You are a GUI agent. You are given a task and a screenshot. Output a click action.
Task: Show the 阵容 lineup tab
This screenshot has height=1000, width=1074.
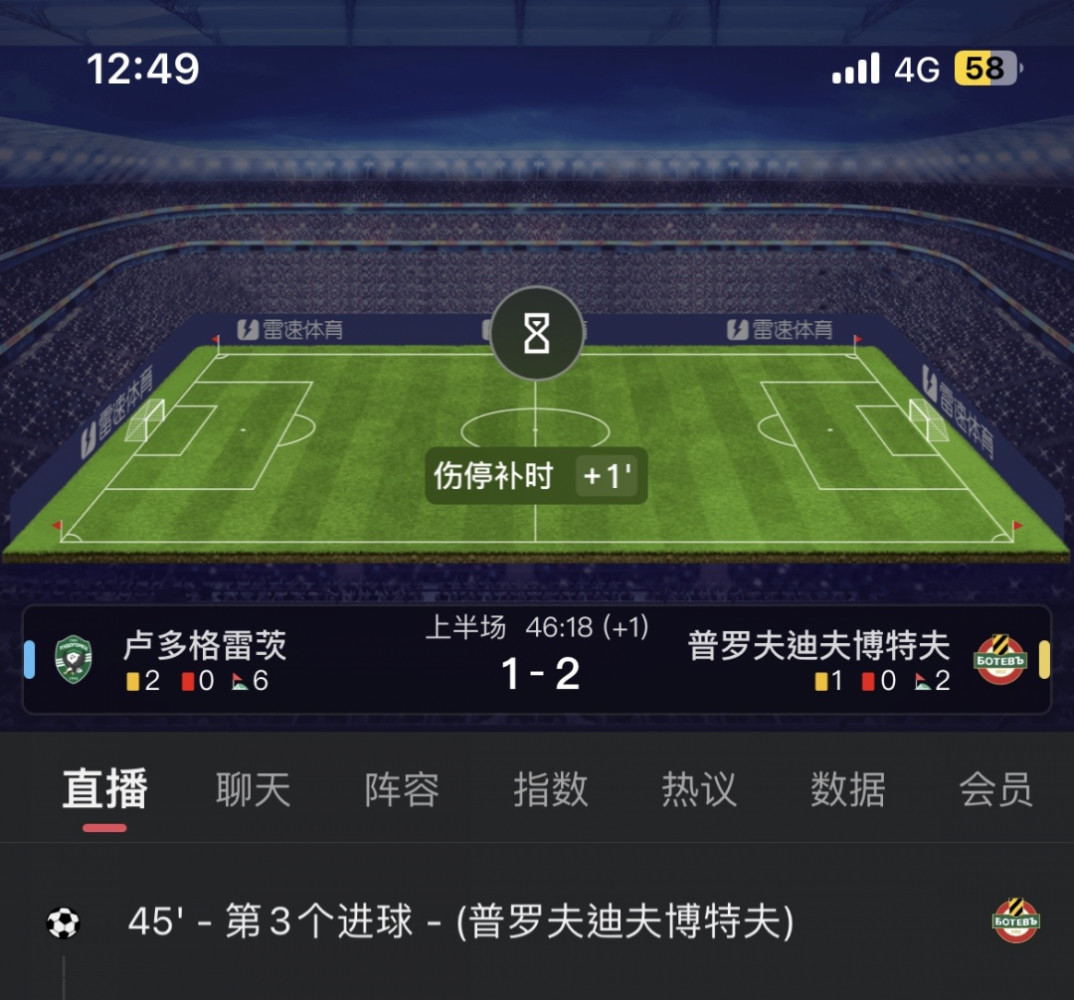(402, 790)
